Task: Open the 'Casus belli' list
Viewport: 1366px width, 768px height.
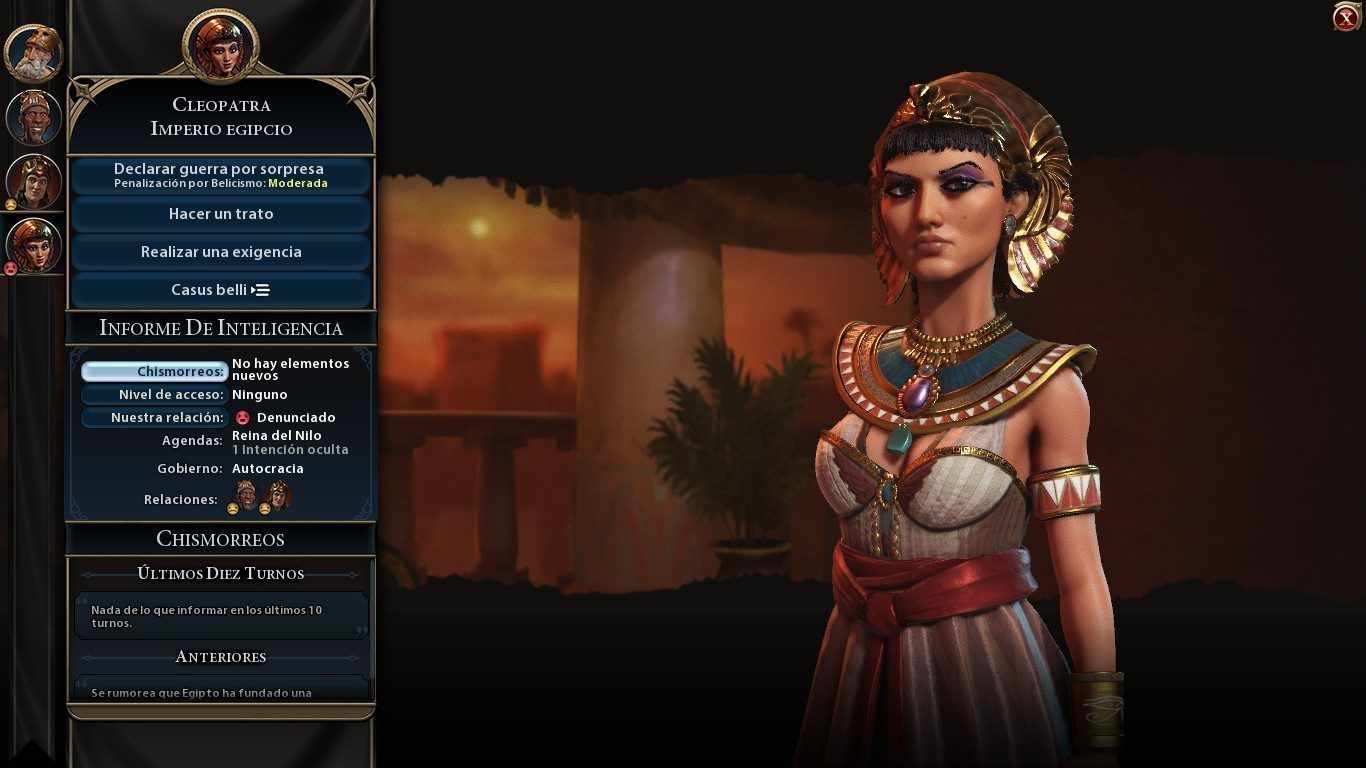Action: point(220,290)
